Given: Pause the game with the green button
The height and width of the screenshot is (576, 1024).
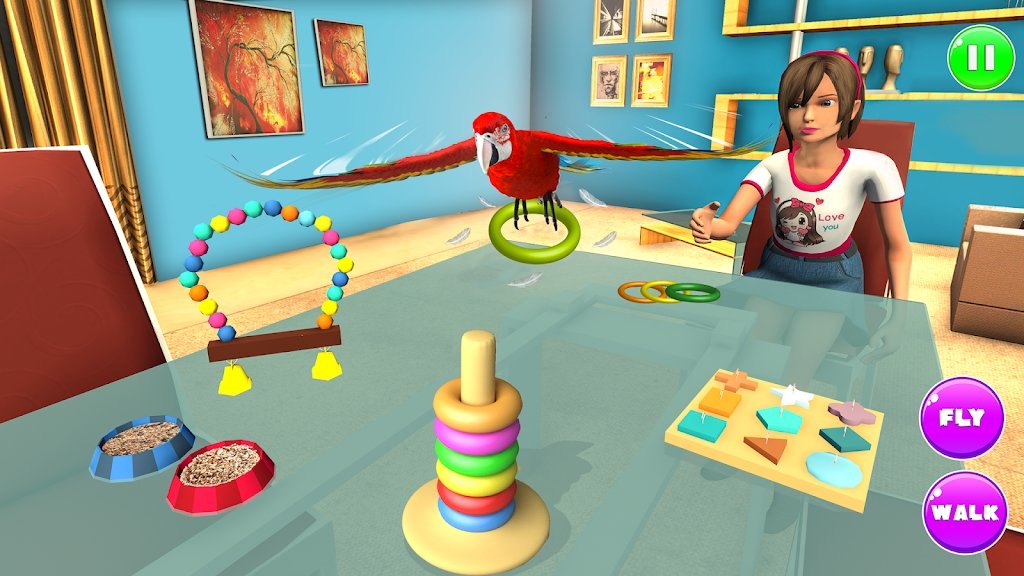Looking at the screenshot, I should [980, 58].
